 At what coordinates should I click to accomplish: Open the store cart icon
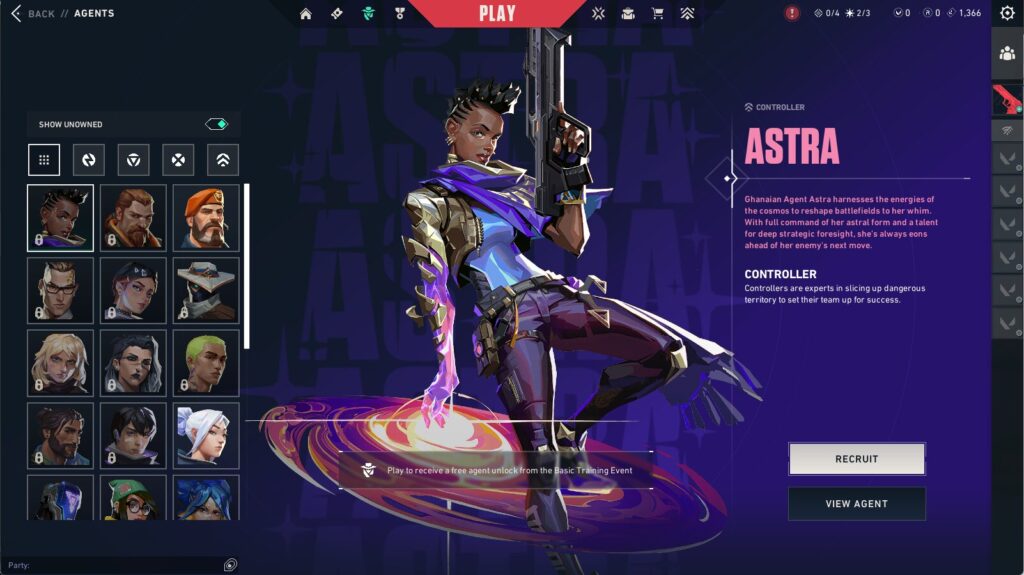(x=657, y=14)
